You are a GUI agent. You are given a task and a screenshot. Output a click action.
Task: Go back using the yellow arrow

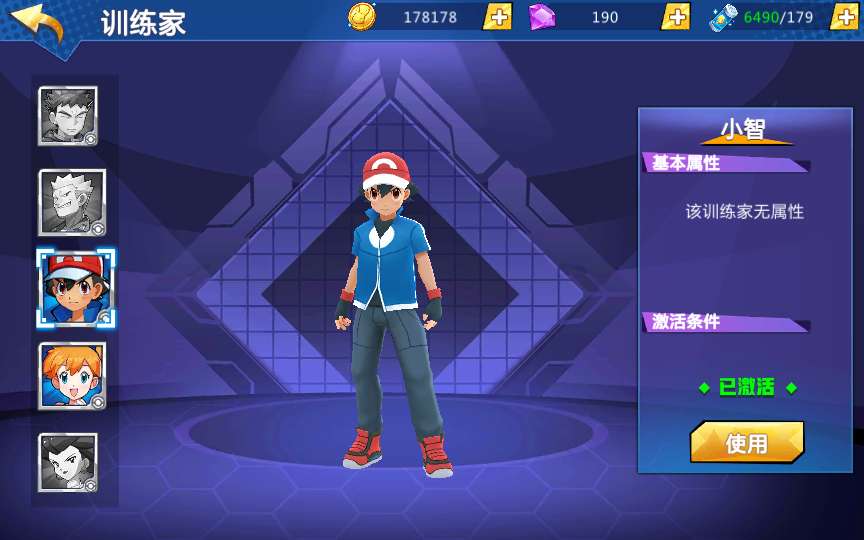pos(38,24)
